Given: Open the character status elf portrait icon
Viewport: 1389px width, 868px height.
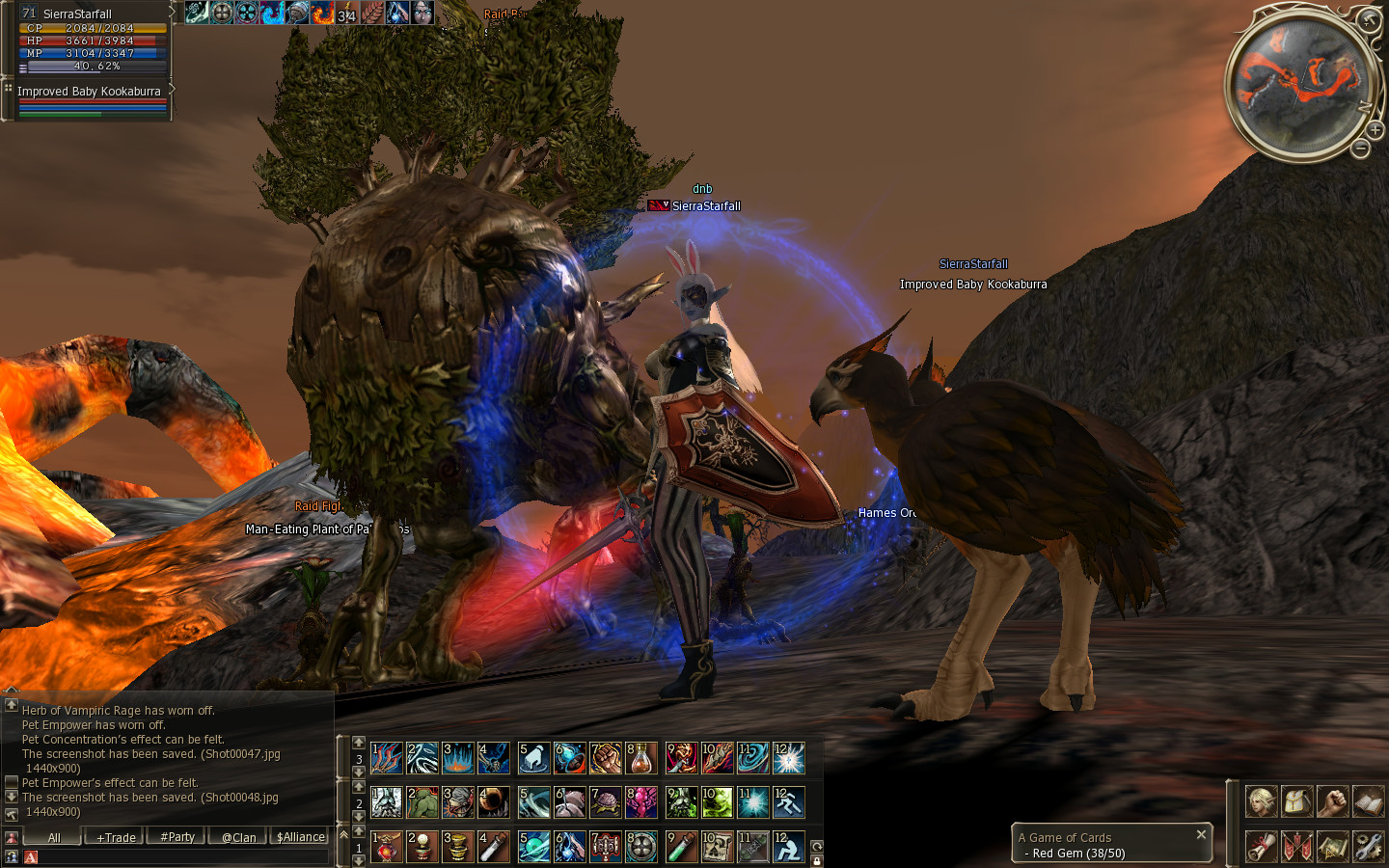Looking at the screenshot, I should point(1261,800).
